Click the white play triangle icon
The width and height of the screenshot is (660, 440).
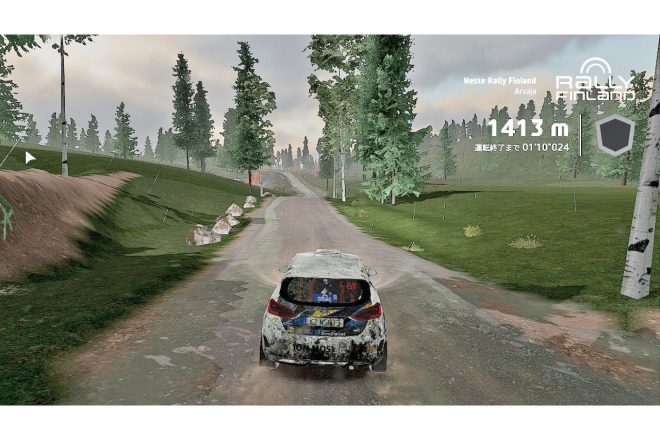pyautogui.click(x=30, y=157)
